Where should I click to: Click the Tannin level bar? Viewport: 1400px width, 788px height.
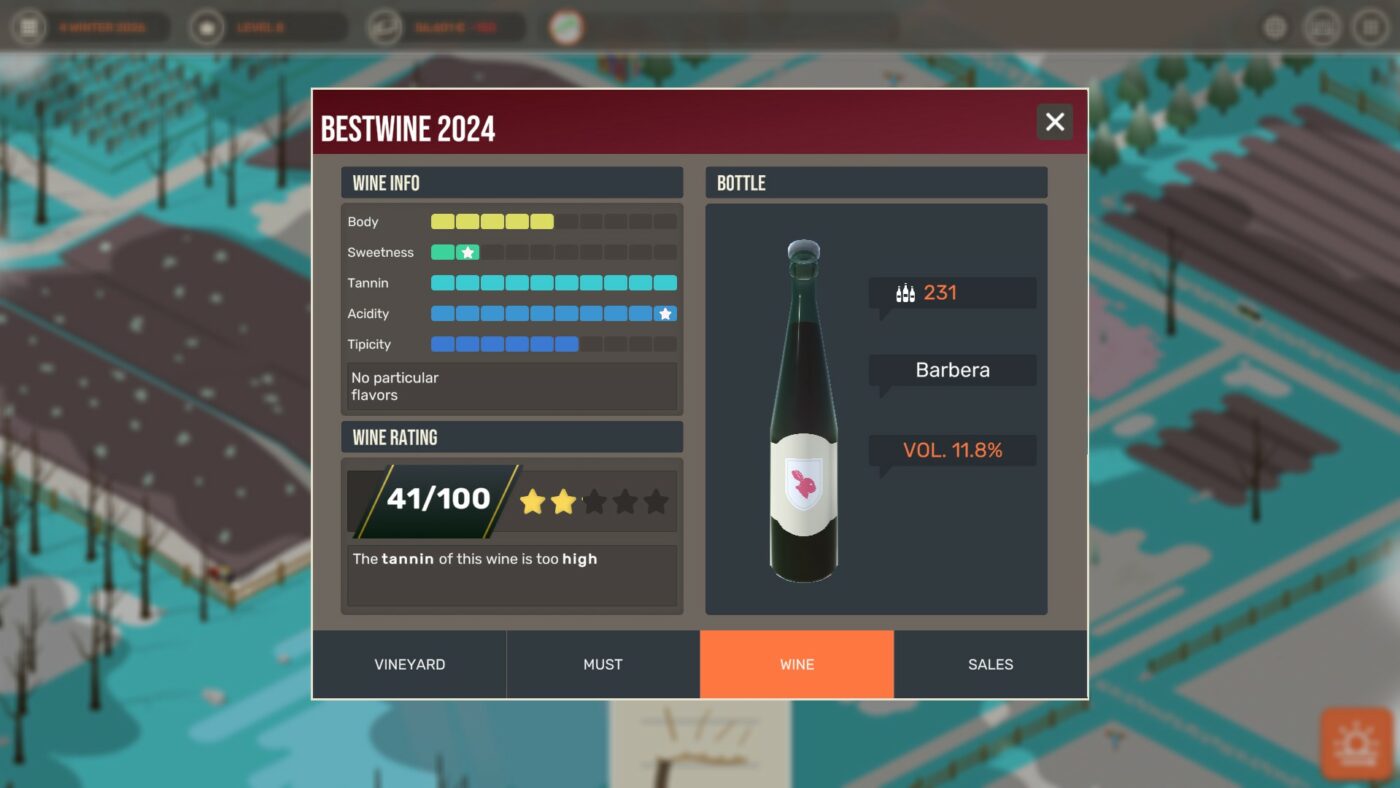tap(554, 282)
